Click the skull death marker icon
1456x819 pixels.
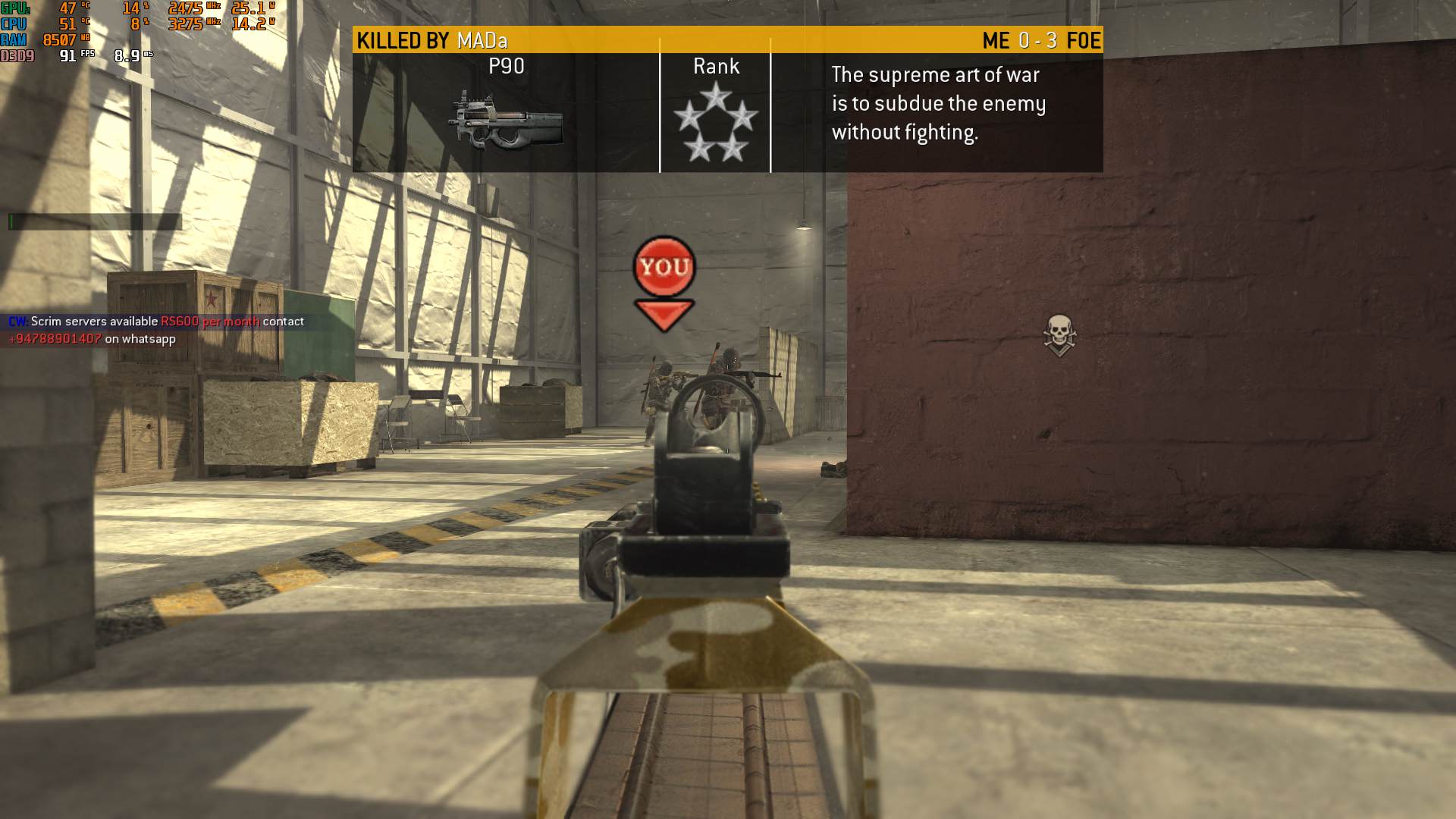(x=1059, y=334)
